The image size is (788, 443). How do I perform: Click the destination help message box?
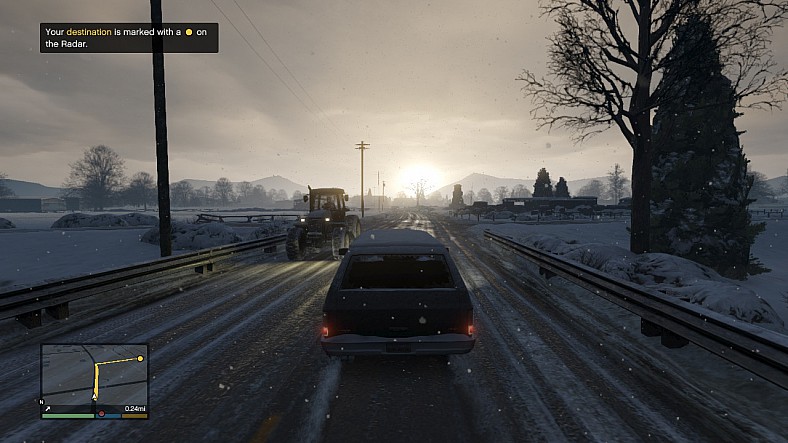pos(129,38)
